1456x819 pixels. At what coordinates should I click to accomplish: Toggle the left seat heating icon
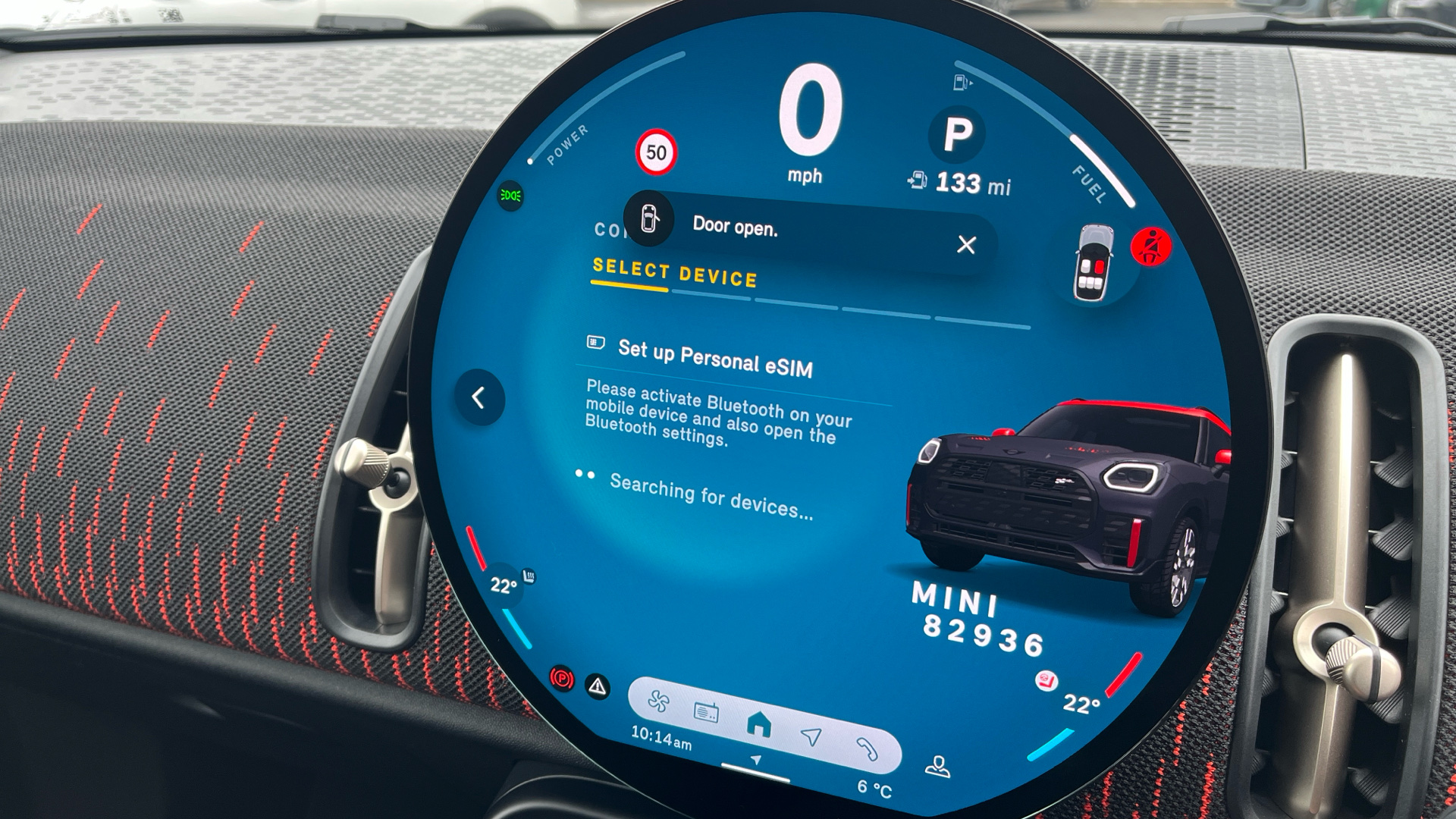(x=529, y=577)
